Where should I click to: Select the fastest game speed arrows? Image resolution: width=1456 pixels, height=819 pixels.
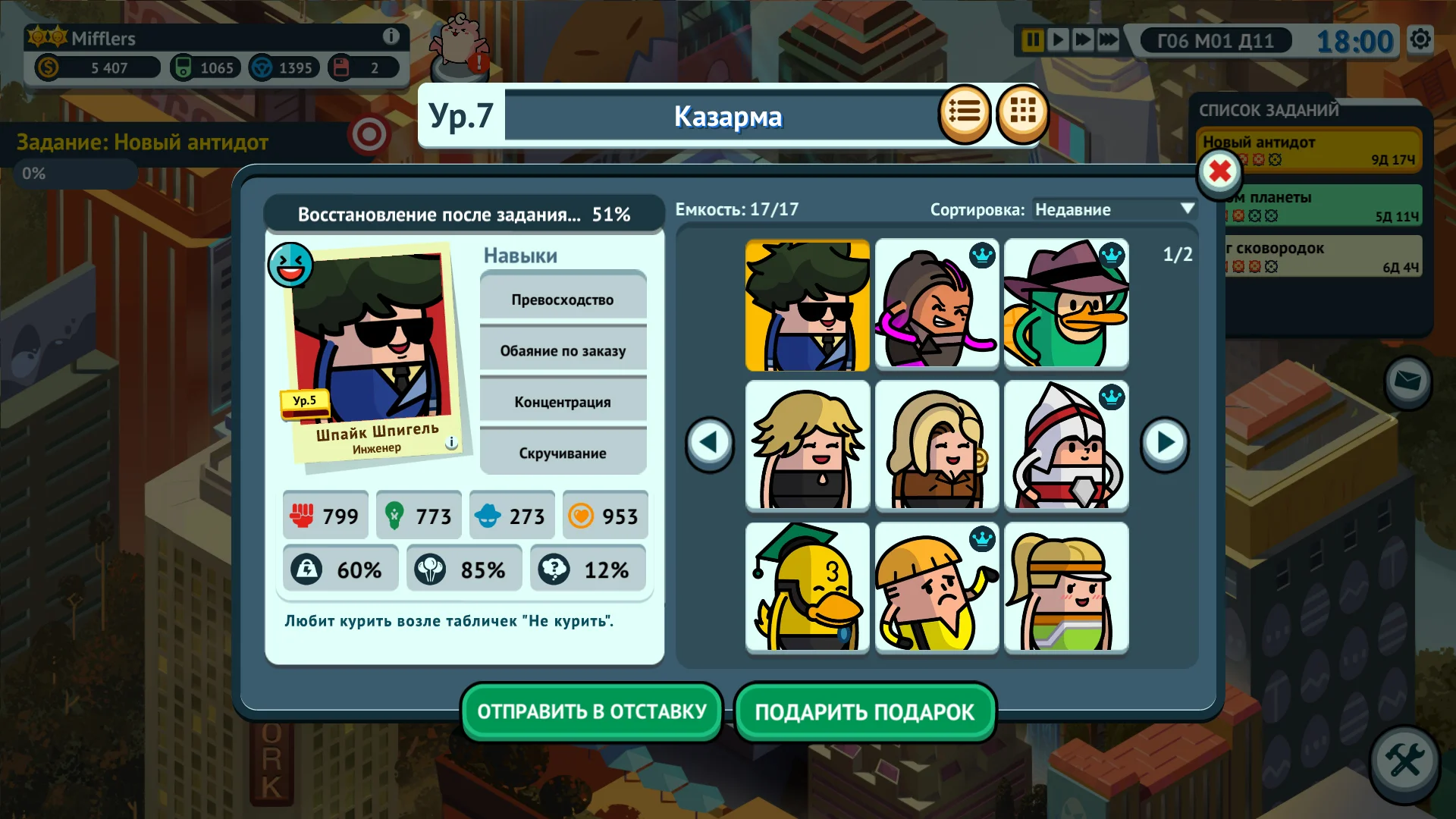pyautogui.click(x=1107, y=40)
